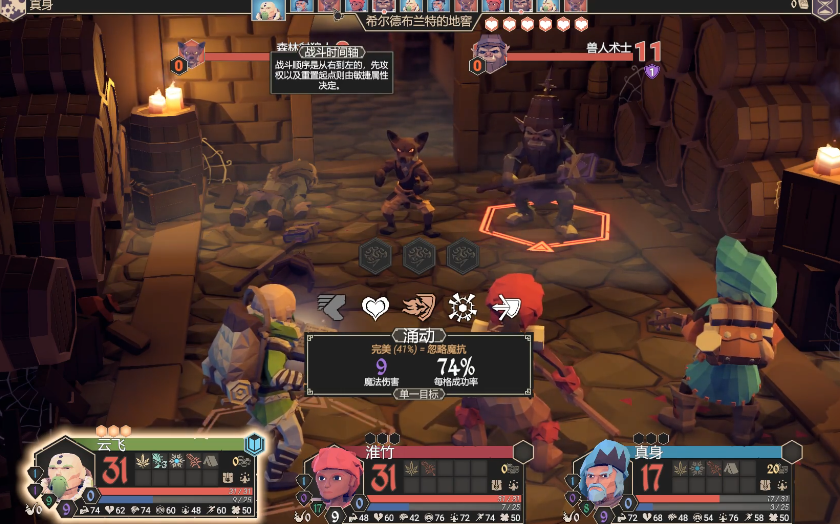Click the forest enemy portrait in the top-left health bar

[192, 53]
